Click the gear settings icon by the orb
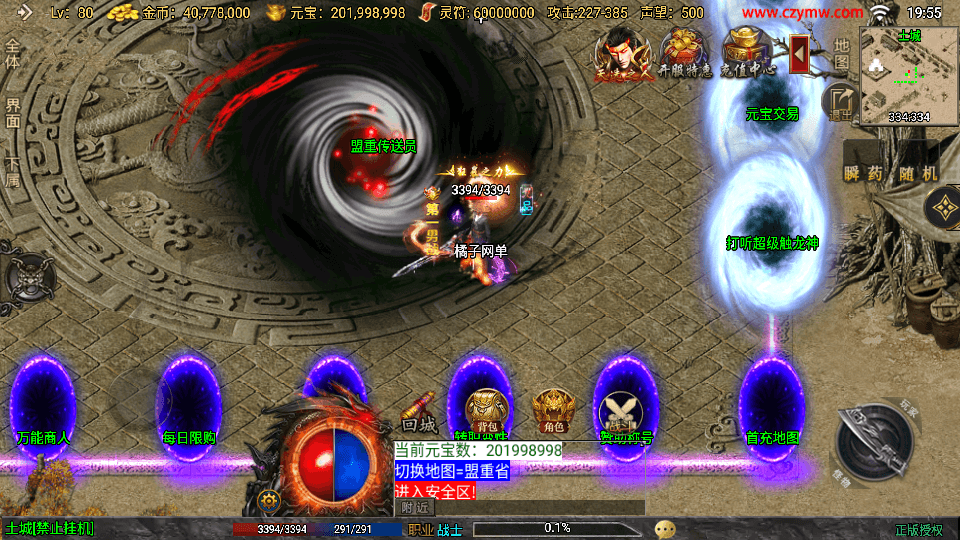The height and width of the screenshot is (540, 960). pyautogui.click(x=267, y=500)
